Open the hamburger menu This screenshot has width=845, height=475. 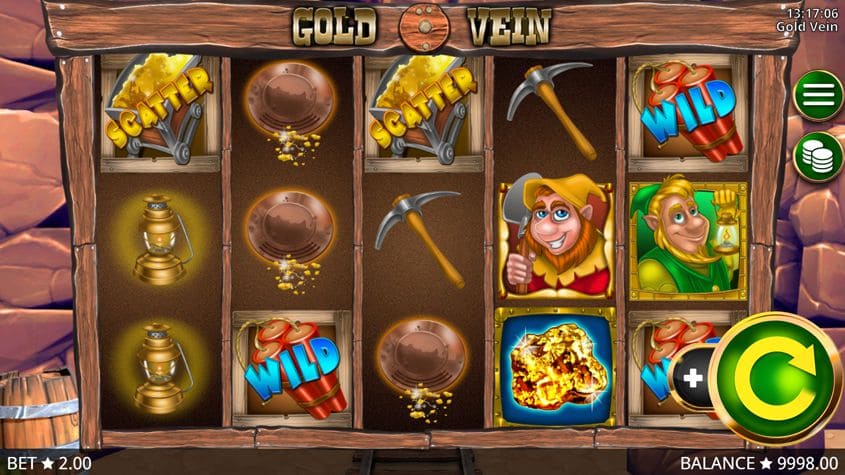coord(818,96)
